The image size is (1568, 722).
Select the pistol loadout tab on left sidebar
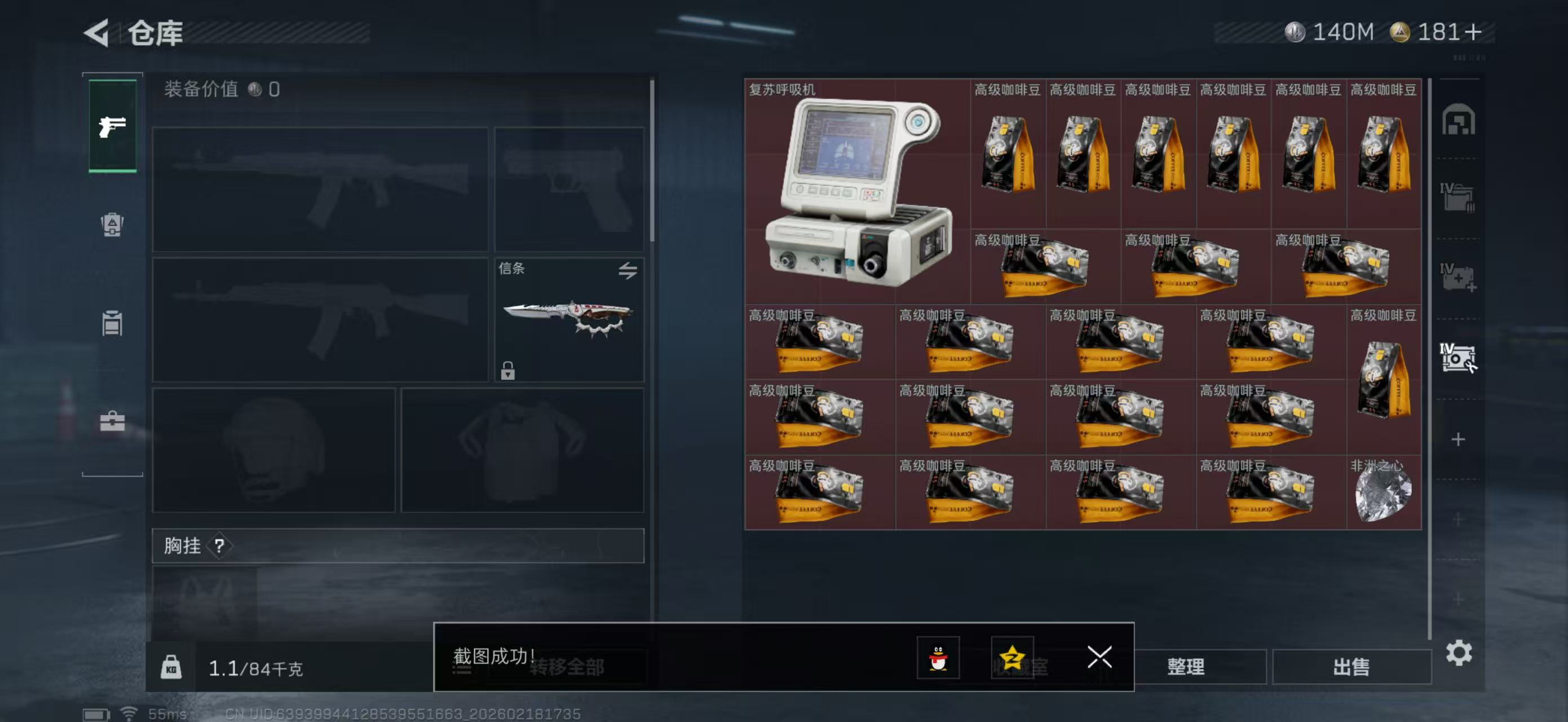pos(112,126)
